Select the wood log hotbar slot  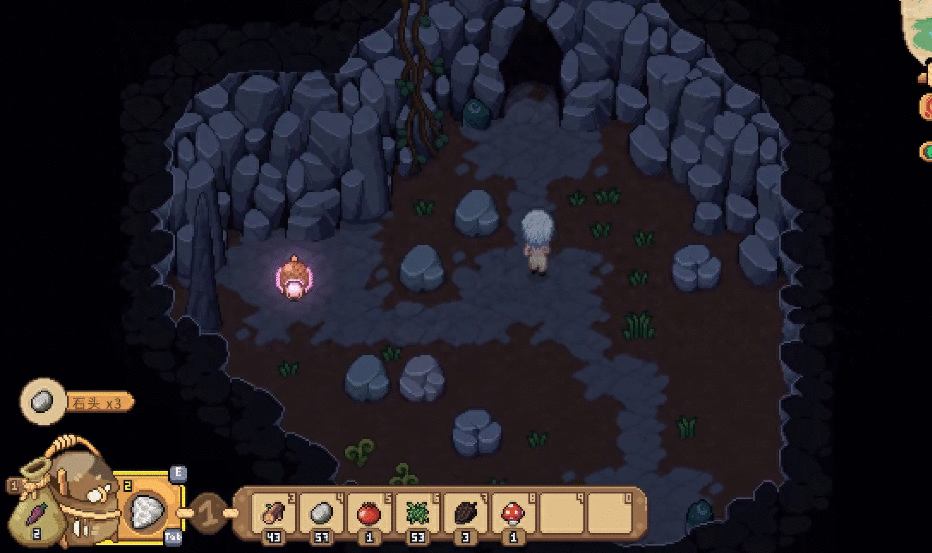point(271,513)
